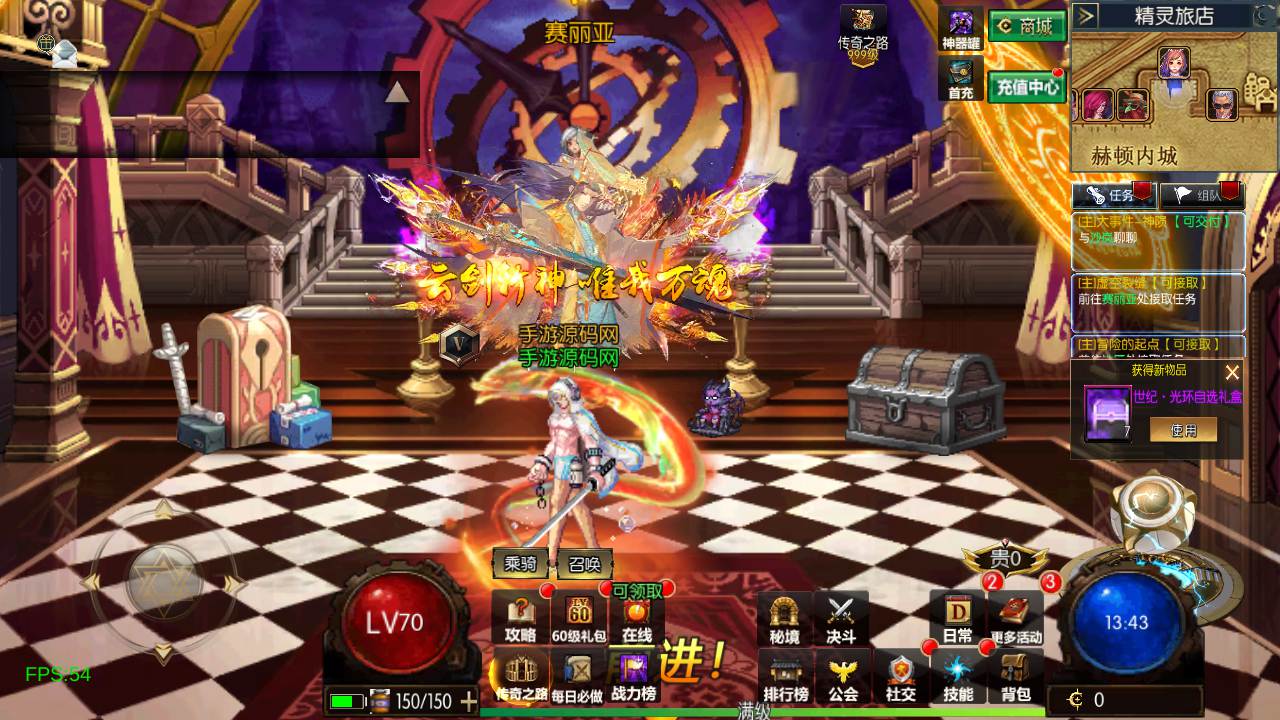Open the 充值中心 recharge center
The height and width of the screenshot is (720, 1280).
tap(1027, 87)
